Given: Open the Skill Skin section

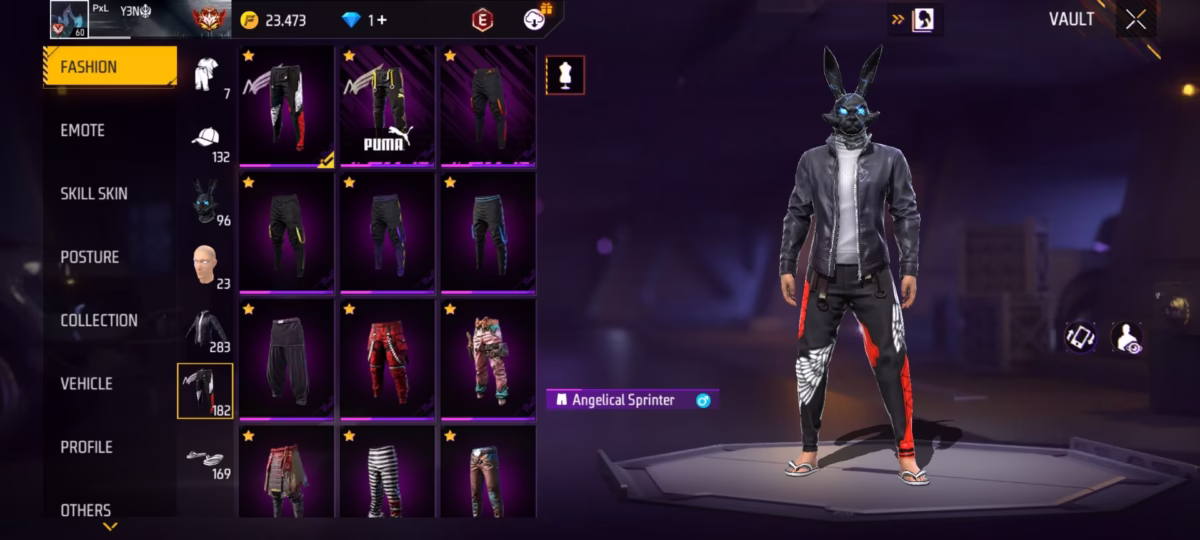Looking at the screenshot, I should coord(94,194).
